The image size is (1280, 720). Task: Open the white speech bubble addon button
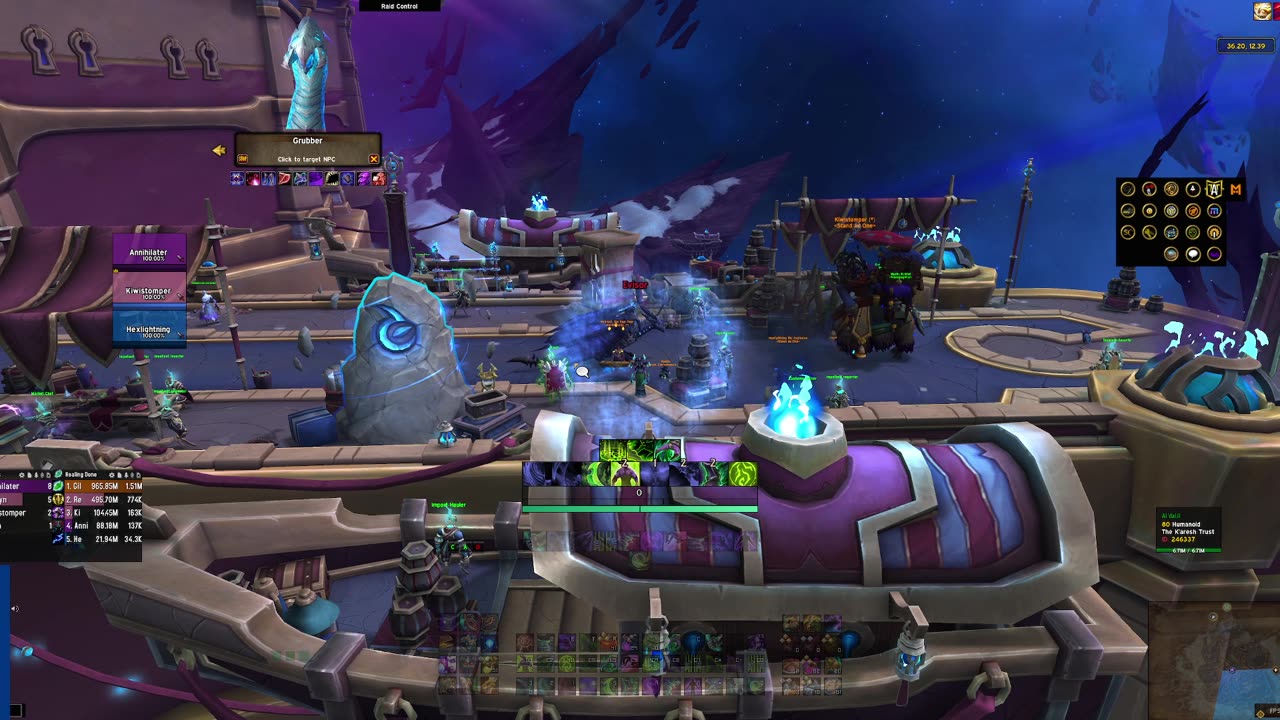point(1193,254)
